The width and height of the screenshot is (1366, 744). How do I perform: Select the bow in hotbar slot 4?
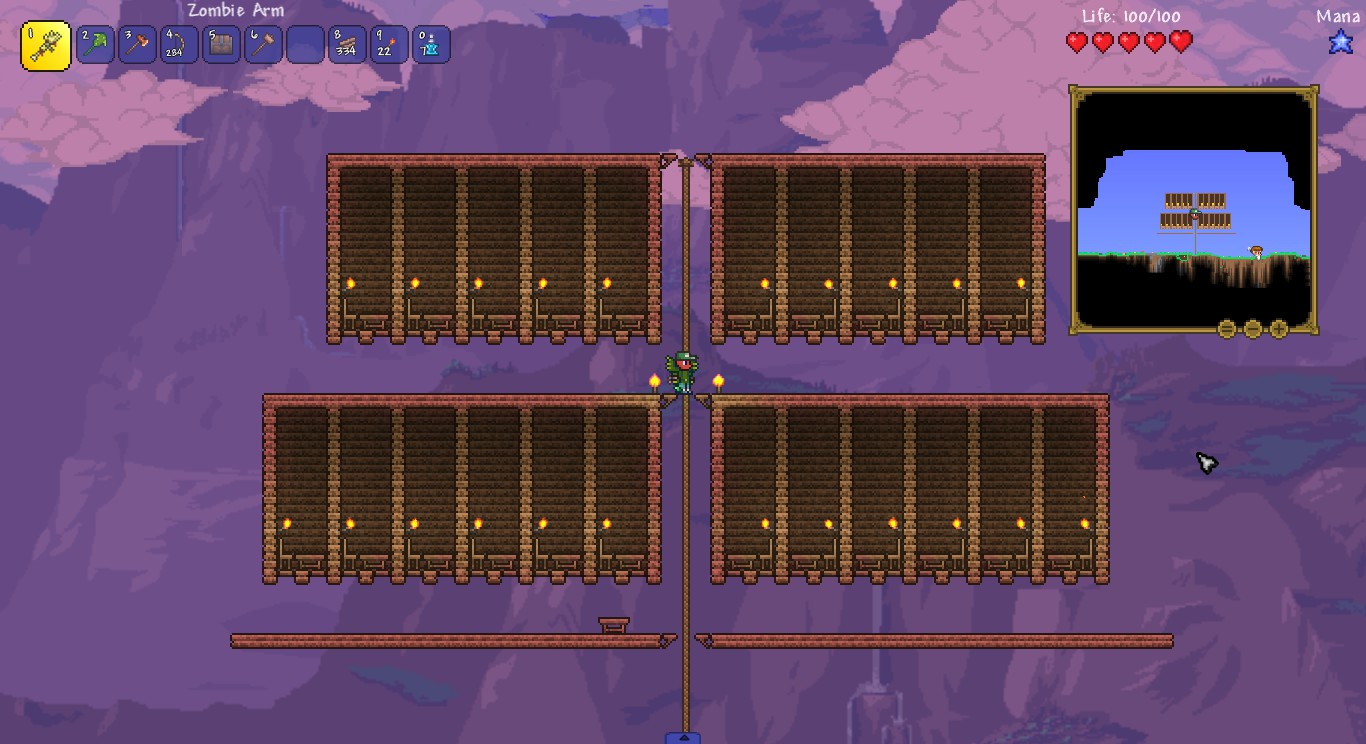[179, 44]
